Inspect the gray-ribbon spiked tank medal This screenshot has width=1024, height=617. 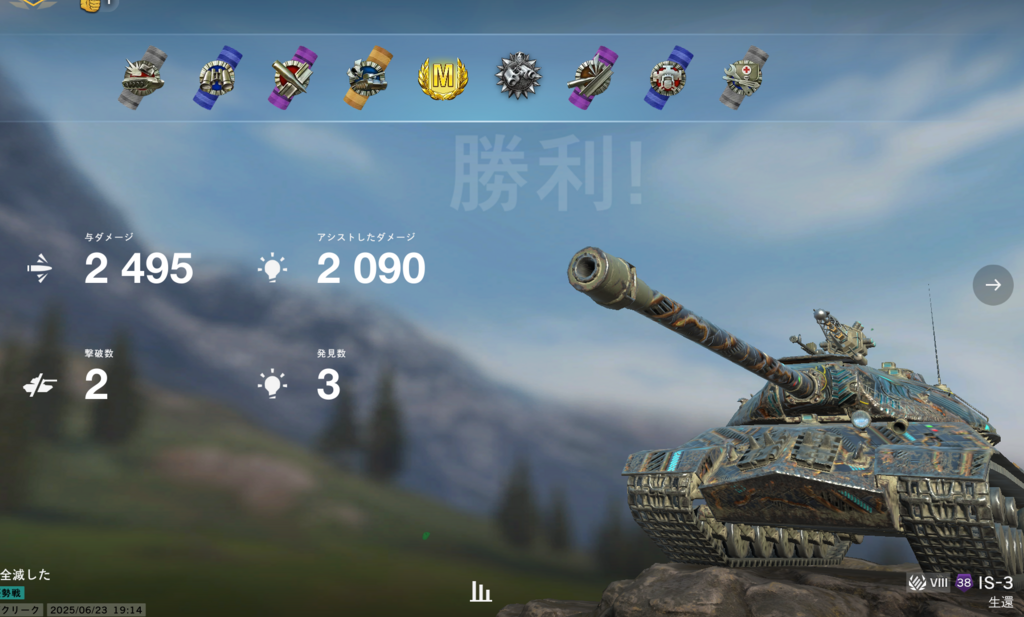tap(142, 77)
